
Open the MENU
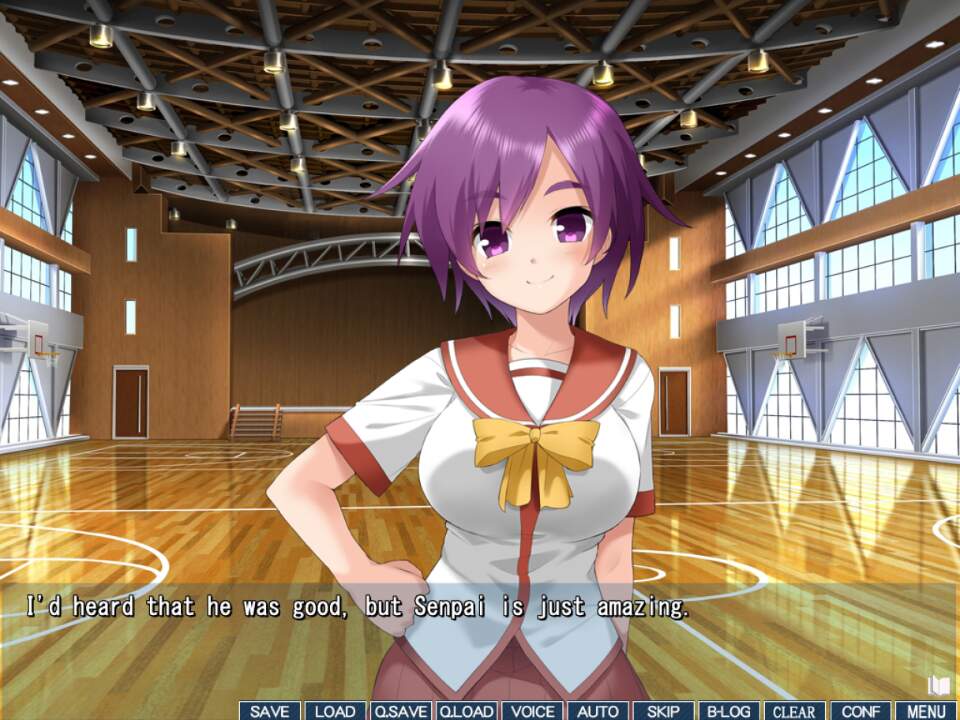(x=926, y=711)
